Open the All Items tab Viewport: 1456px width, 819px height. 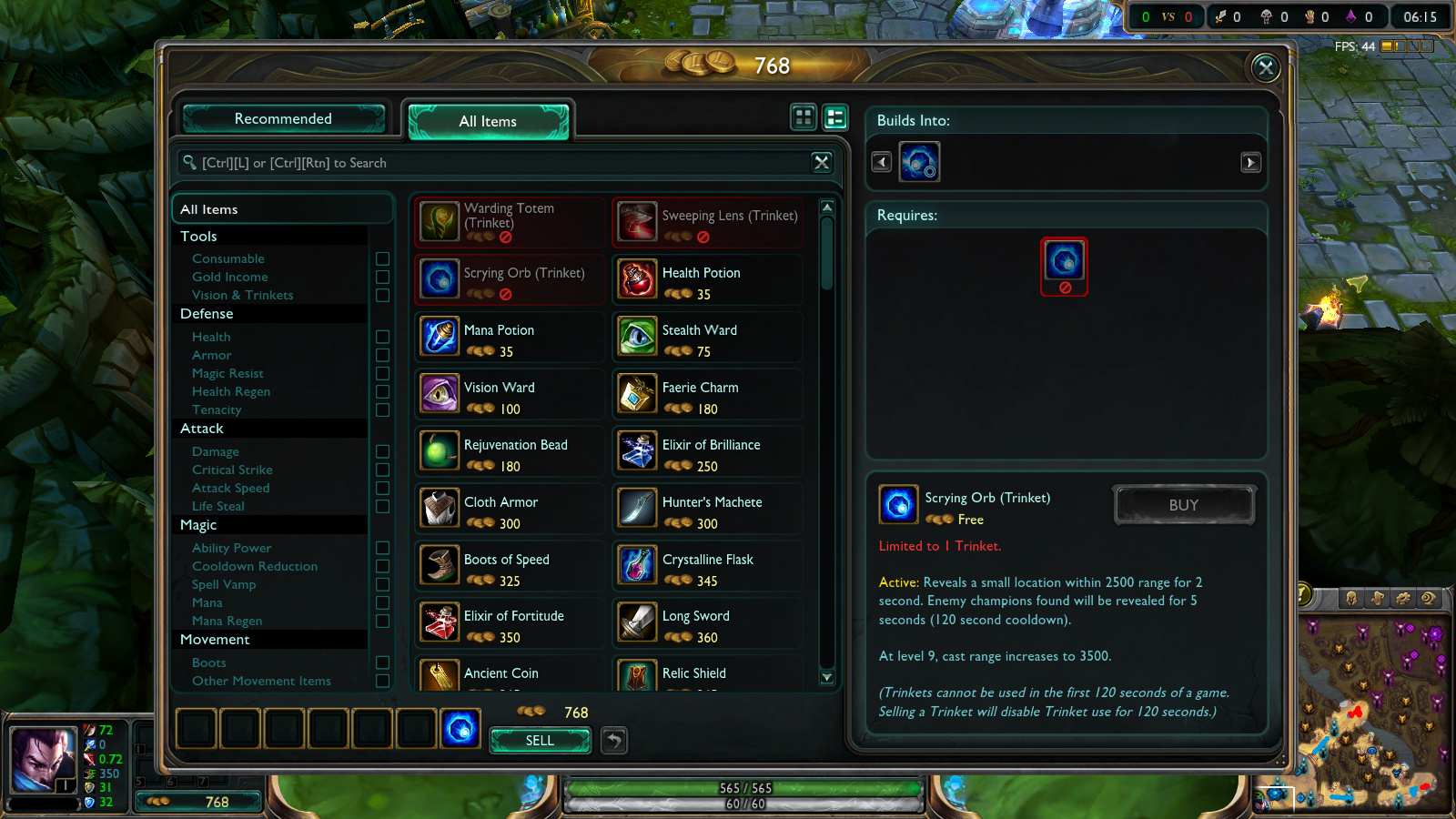488,121
